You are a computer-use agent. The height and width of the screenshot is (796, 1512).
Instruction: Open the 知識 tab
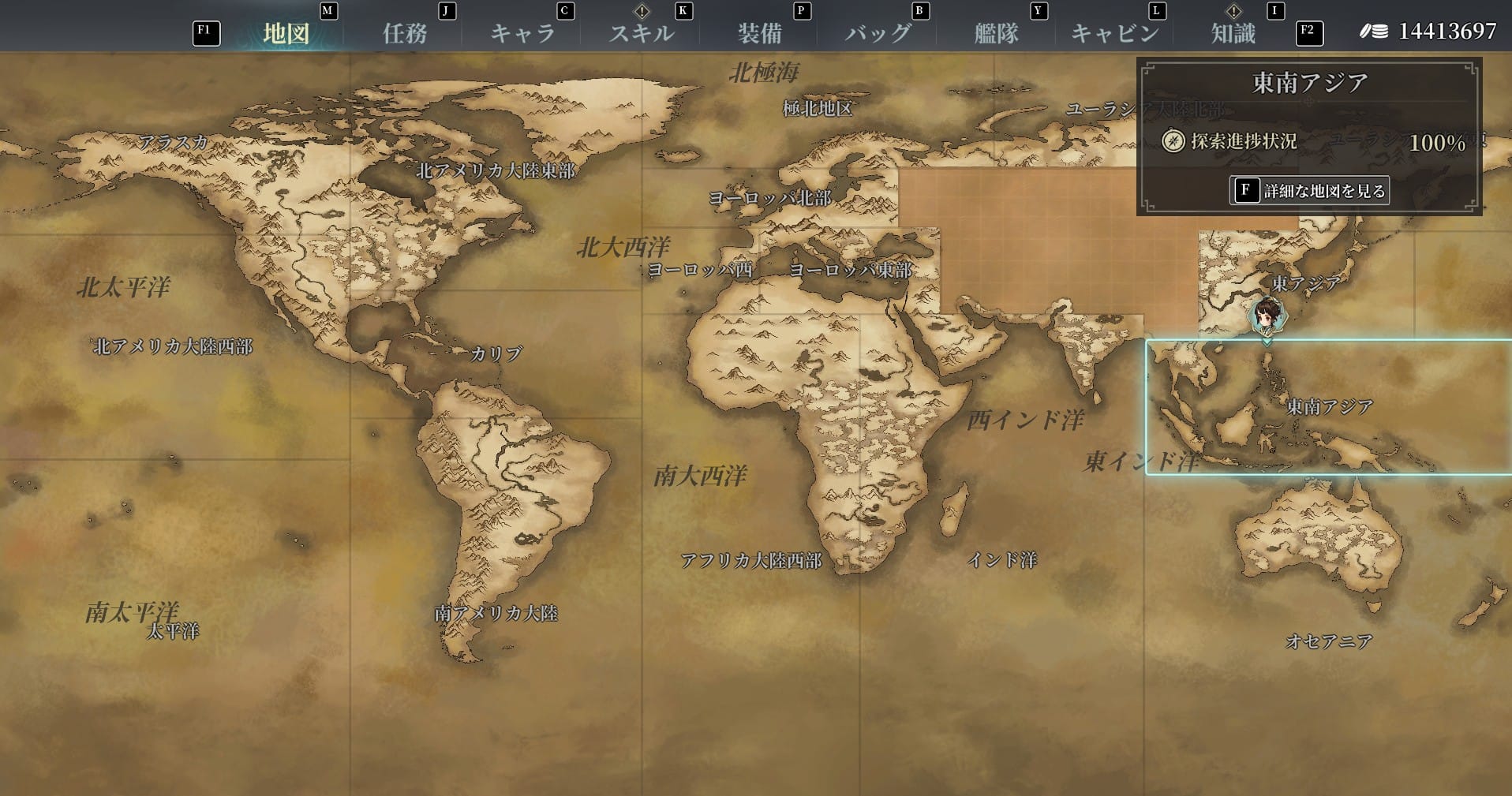point(1233,33)
